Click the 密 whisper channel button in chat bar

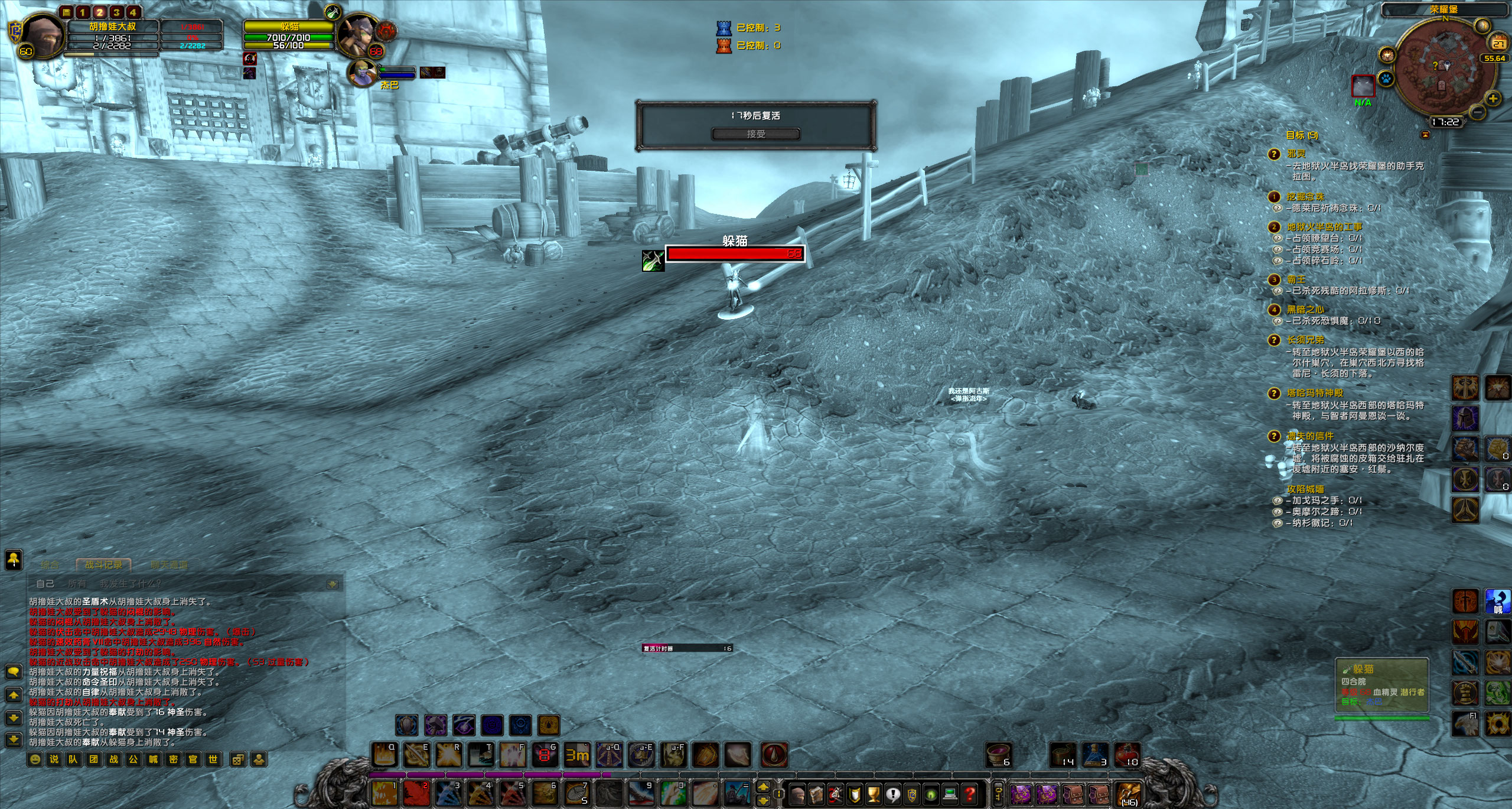click(173, 759)
